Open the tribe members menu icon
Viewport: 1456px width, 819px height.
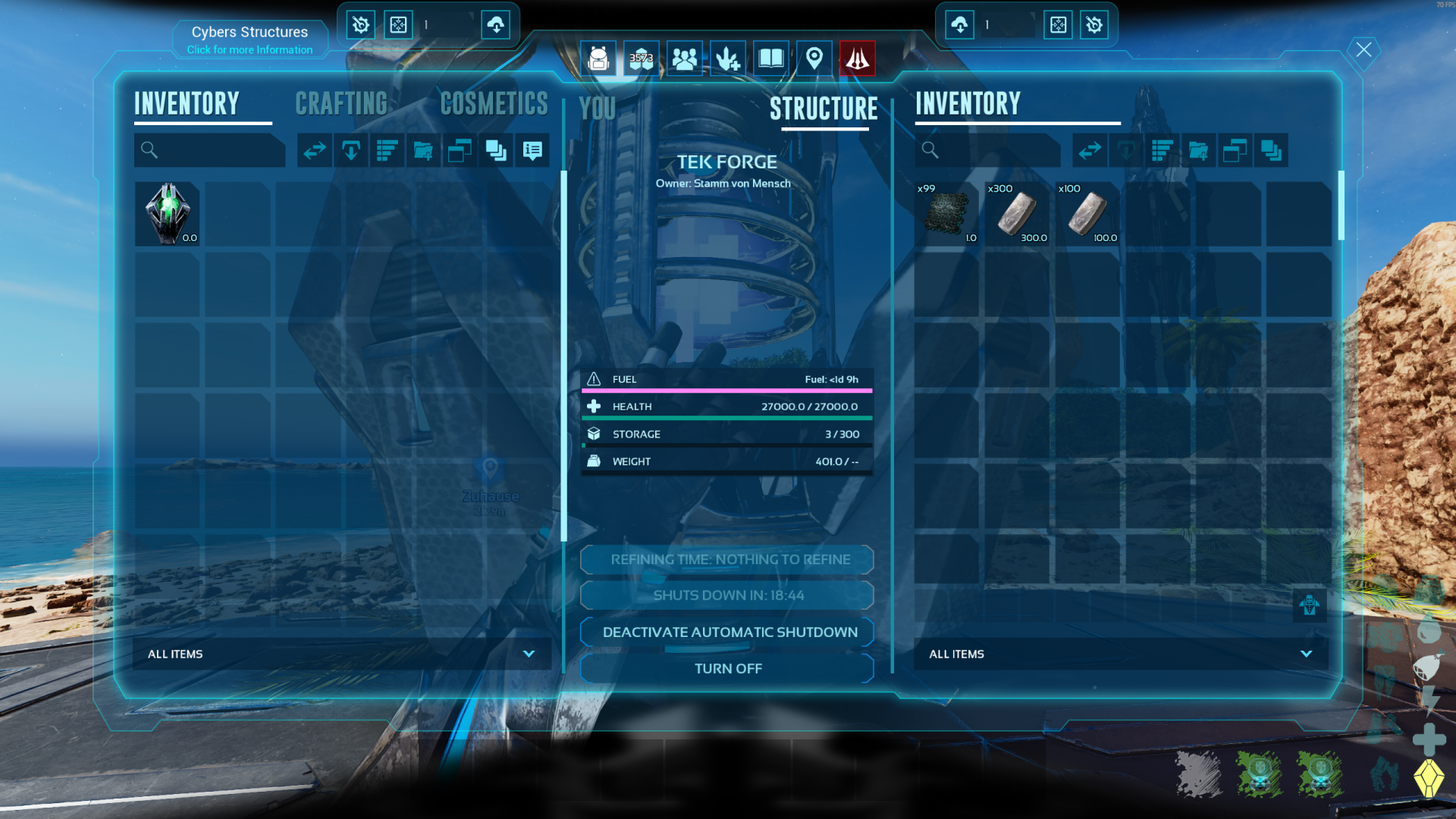[x=684, y=58]
